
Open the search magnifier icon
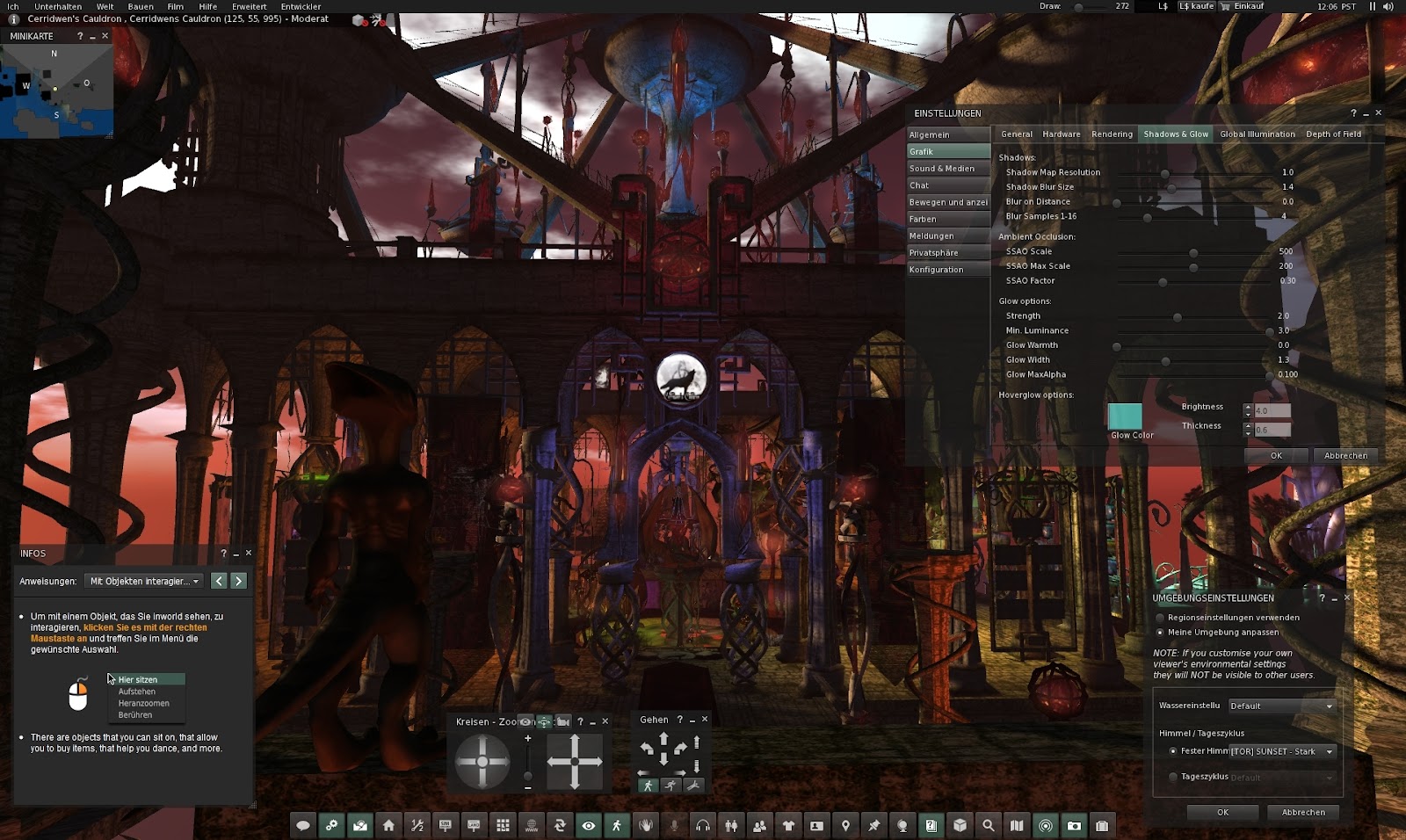coord(988,826)
